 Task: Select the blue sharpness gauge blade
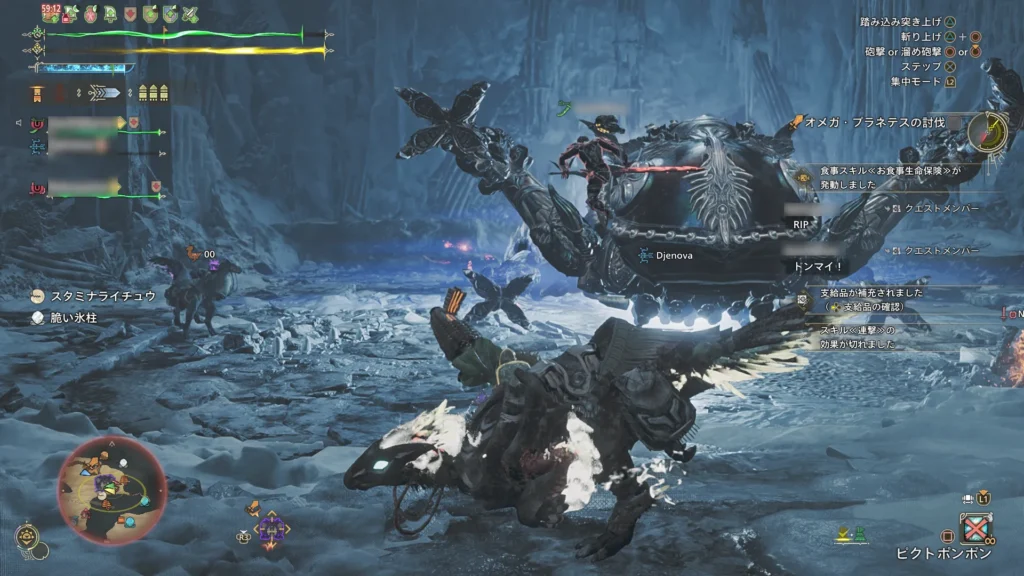coord(84,68)
